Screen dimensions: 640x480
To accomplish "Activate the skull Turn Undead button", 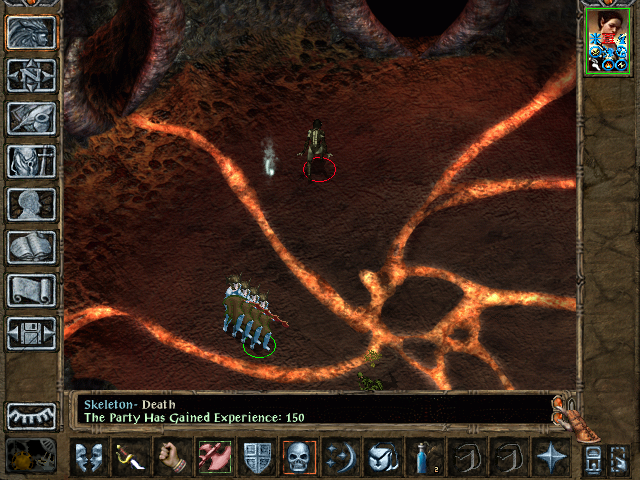I will tap(300, 457).
